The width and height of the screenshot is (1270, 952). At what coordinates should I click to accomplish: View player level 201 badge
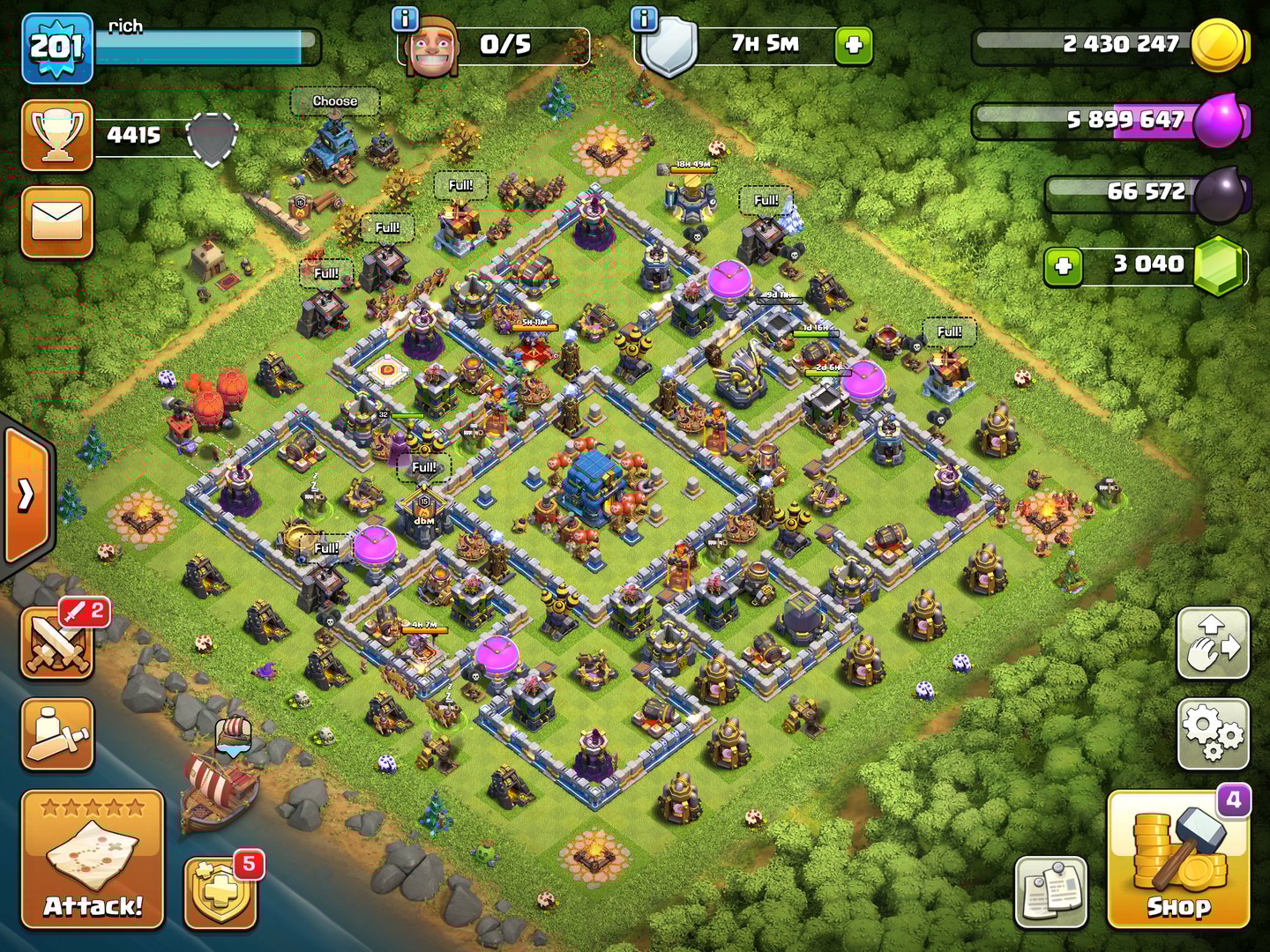pyautogui.click(x=57, y=48)
